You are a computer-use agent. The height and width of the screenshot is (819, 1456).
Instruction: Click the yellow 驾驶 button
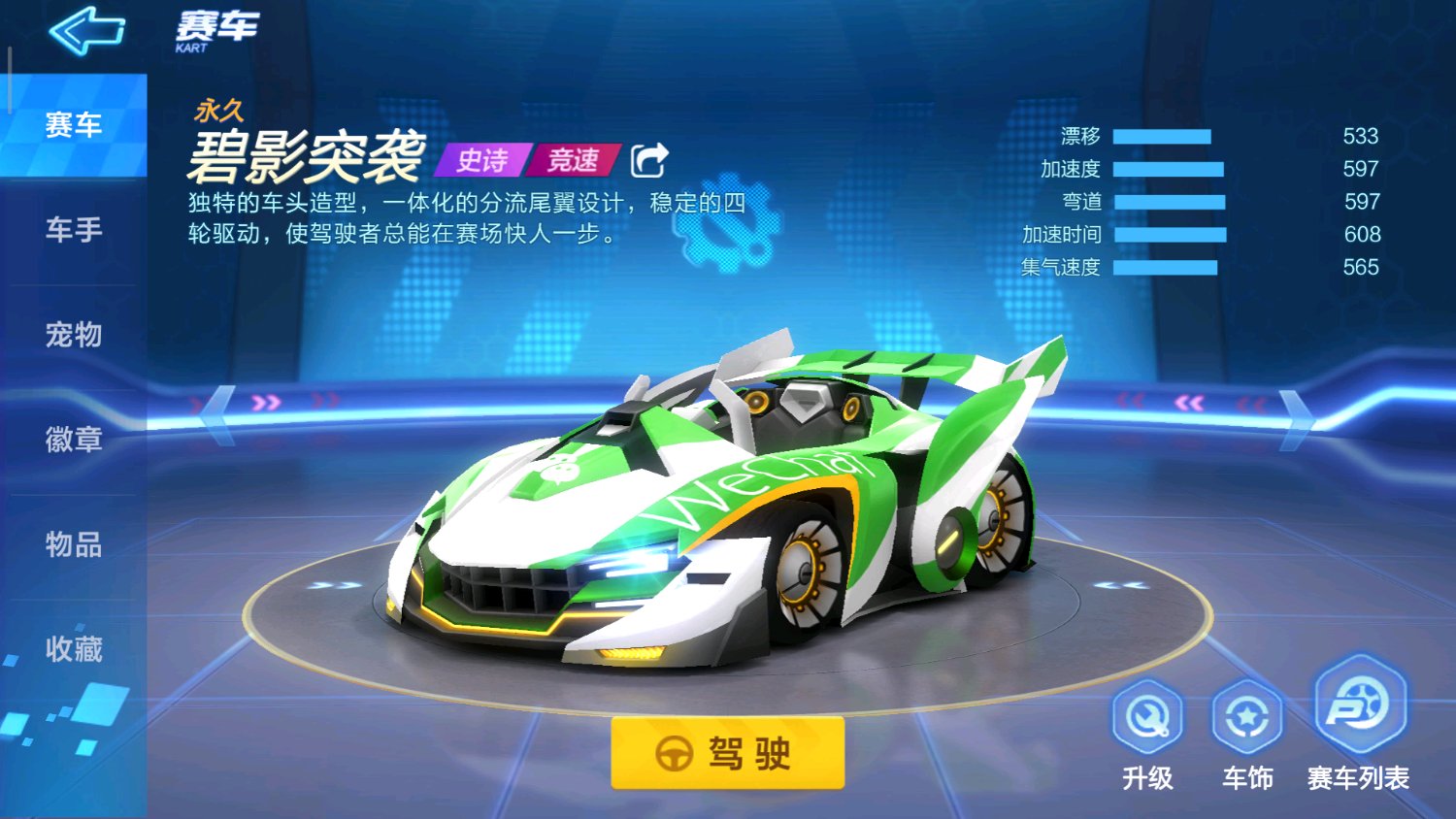pyautogui.click(x=727, y=753)
